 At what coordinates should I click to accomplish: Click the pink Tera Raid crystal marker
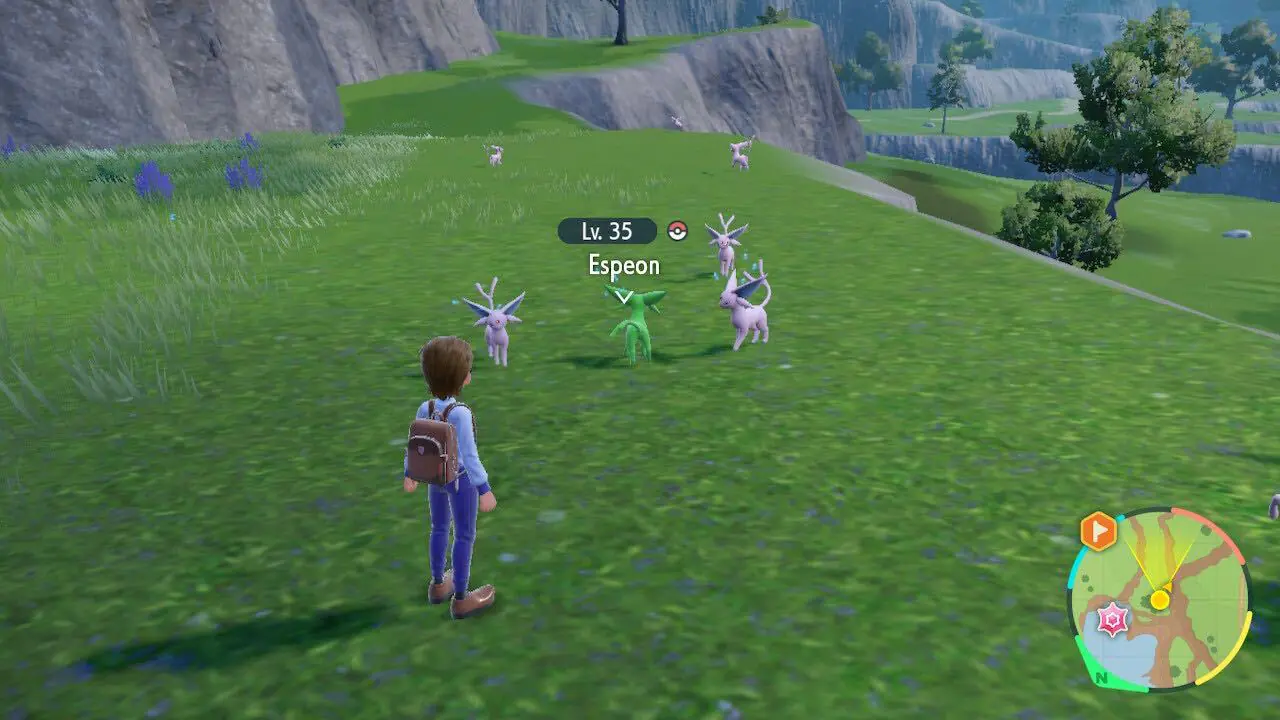click(x=1112, y=620)
